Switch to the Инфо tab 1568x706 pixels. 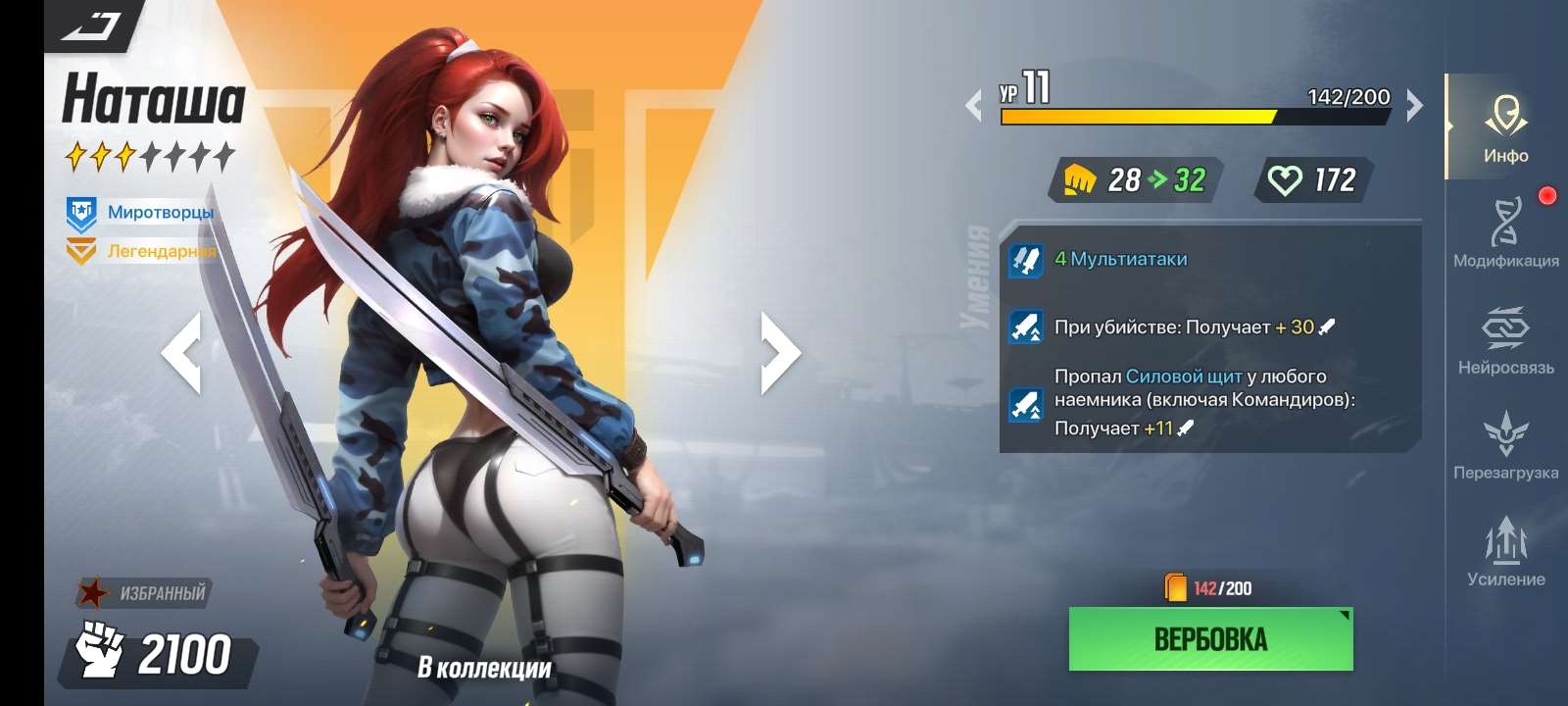[1506, 118]
